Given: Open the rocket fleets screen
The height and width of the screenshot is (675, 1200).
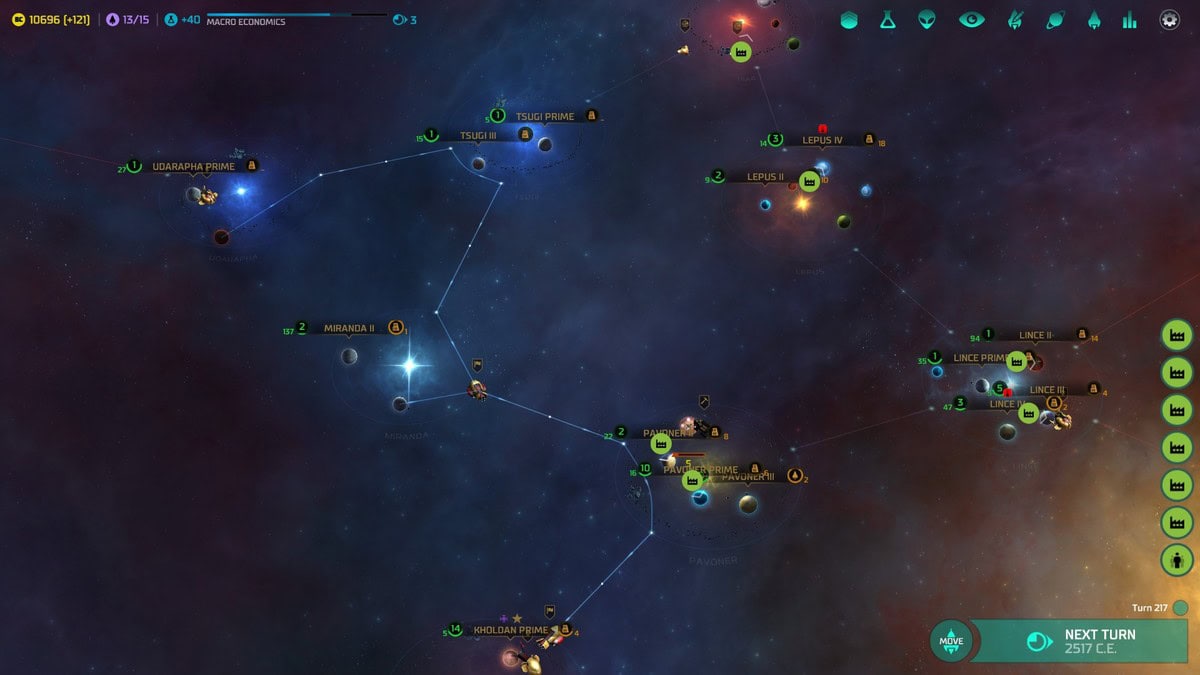Looking at the screenshot, I should point(1095,20).
